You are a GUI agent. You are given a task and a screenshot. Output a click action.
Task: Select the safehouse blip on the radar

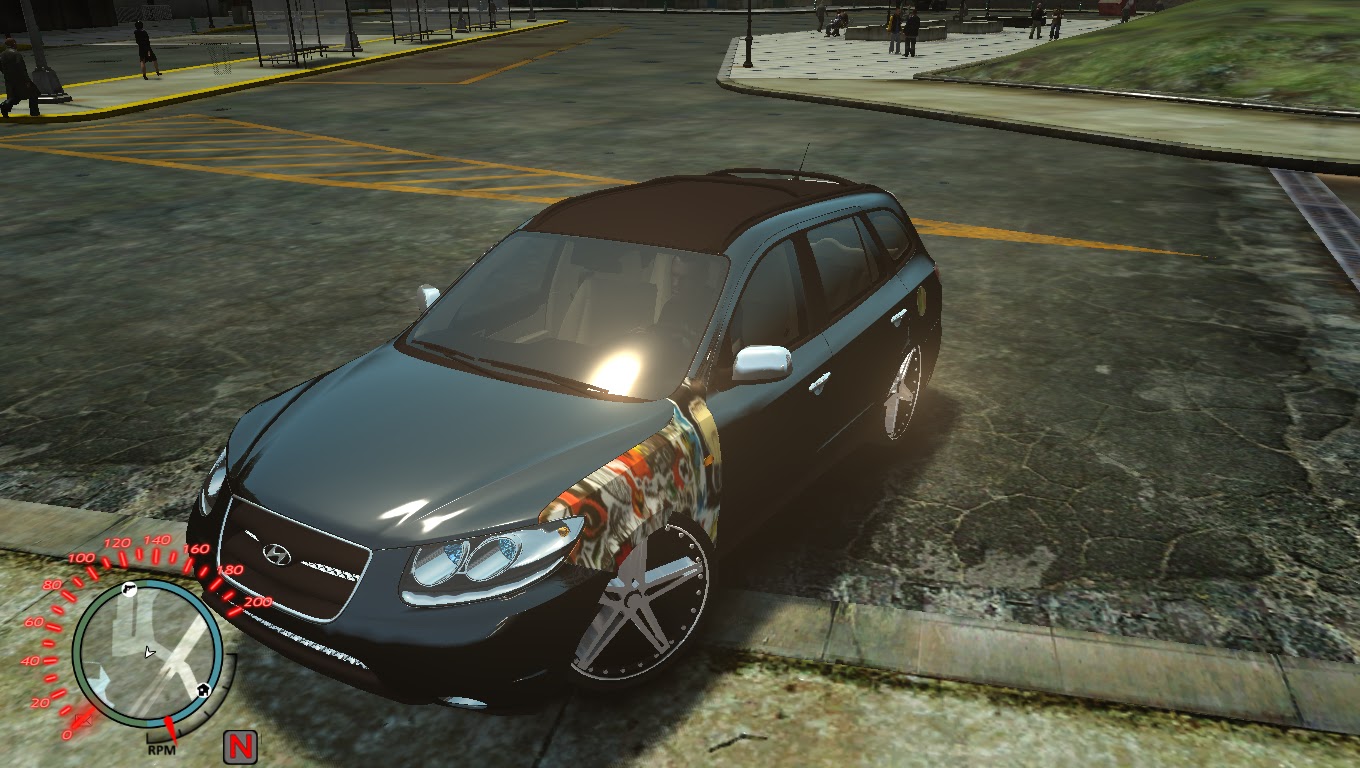click(201, 688)
